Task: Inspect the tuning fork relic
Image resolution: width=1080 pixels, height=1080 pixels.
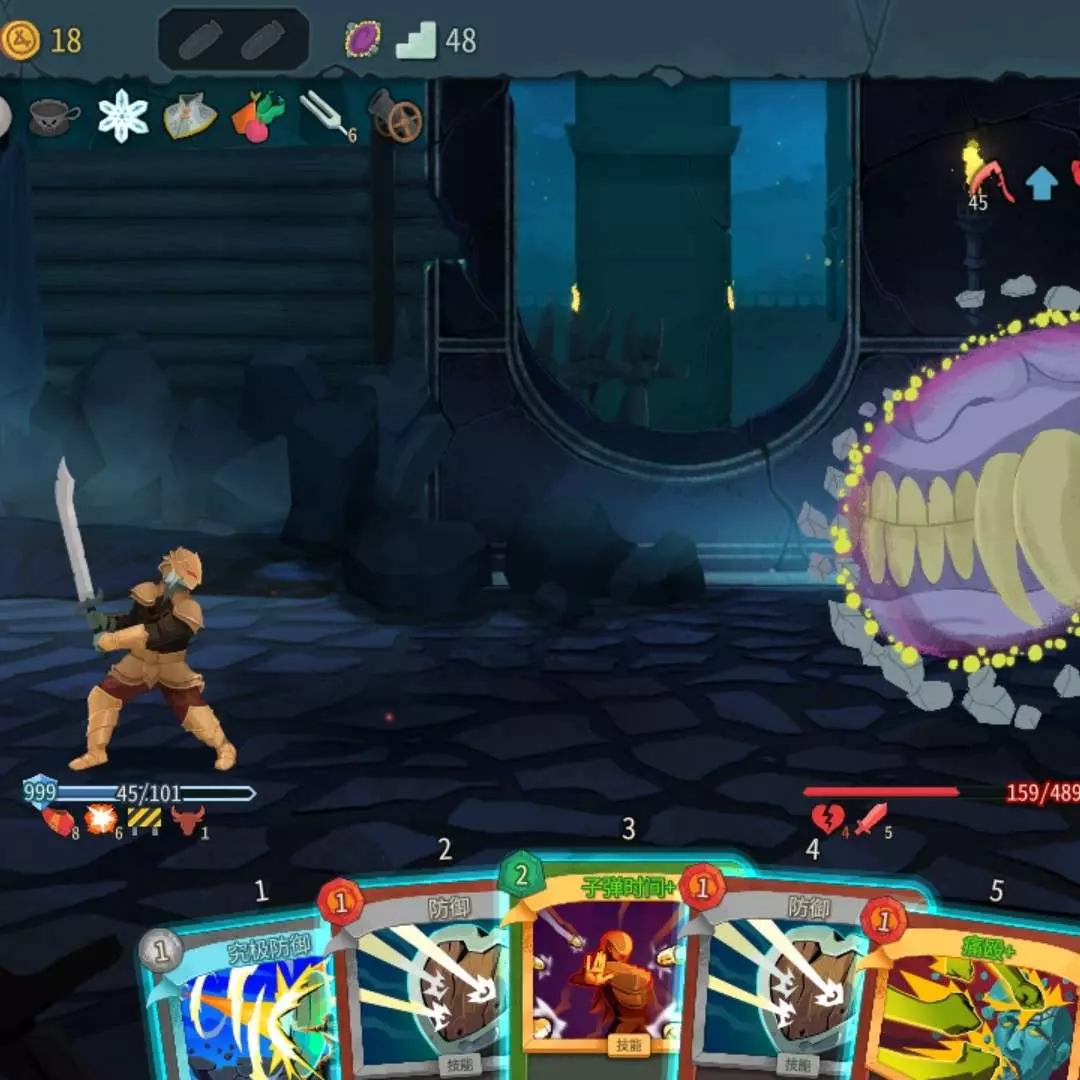Action: (330, 116)
